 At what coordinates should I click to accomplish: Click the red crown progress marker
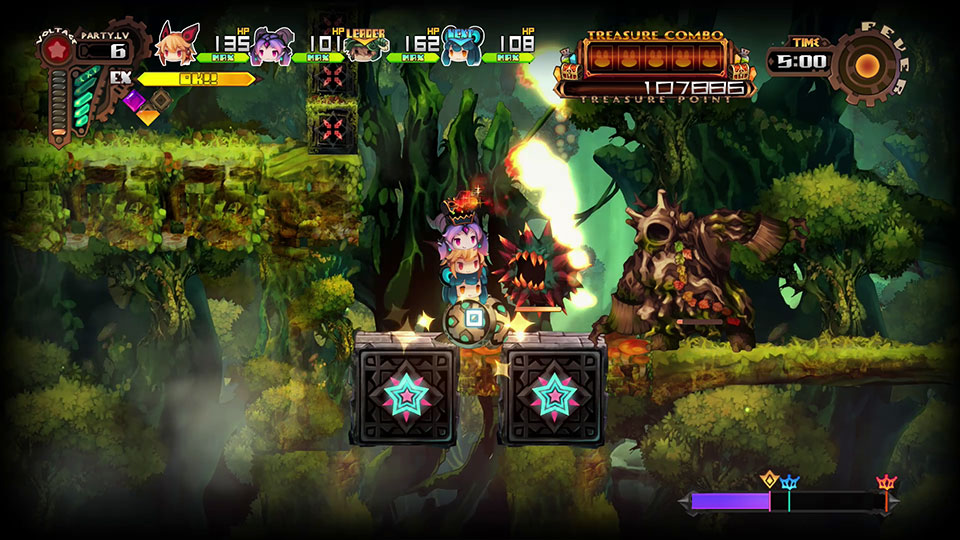886,483
